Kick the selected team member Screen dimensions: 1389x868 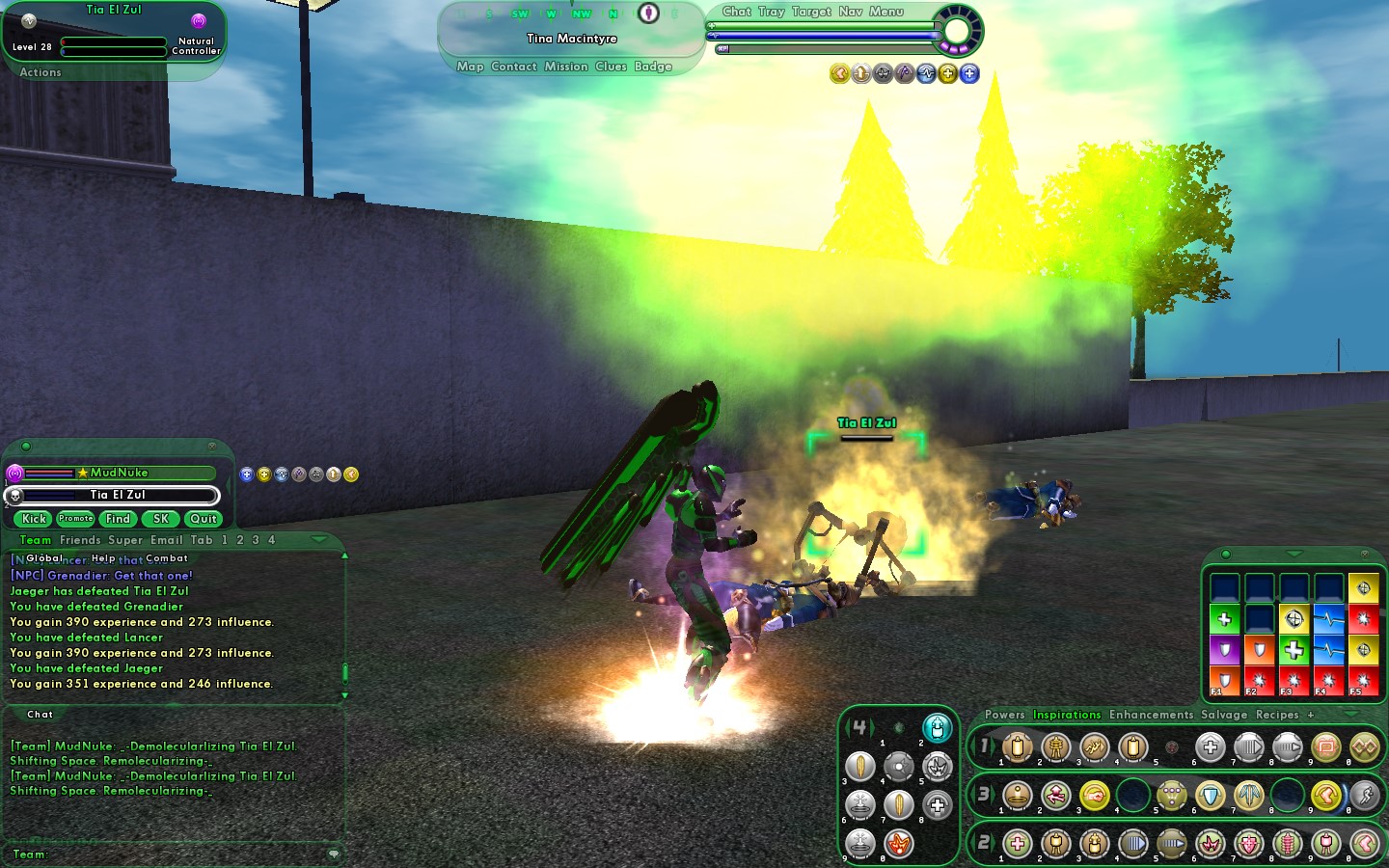pyautogui.click(x=35, y=519)
